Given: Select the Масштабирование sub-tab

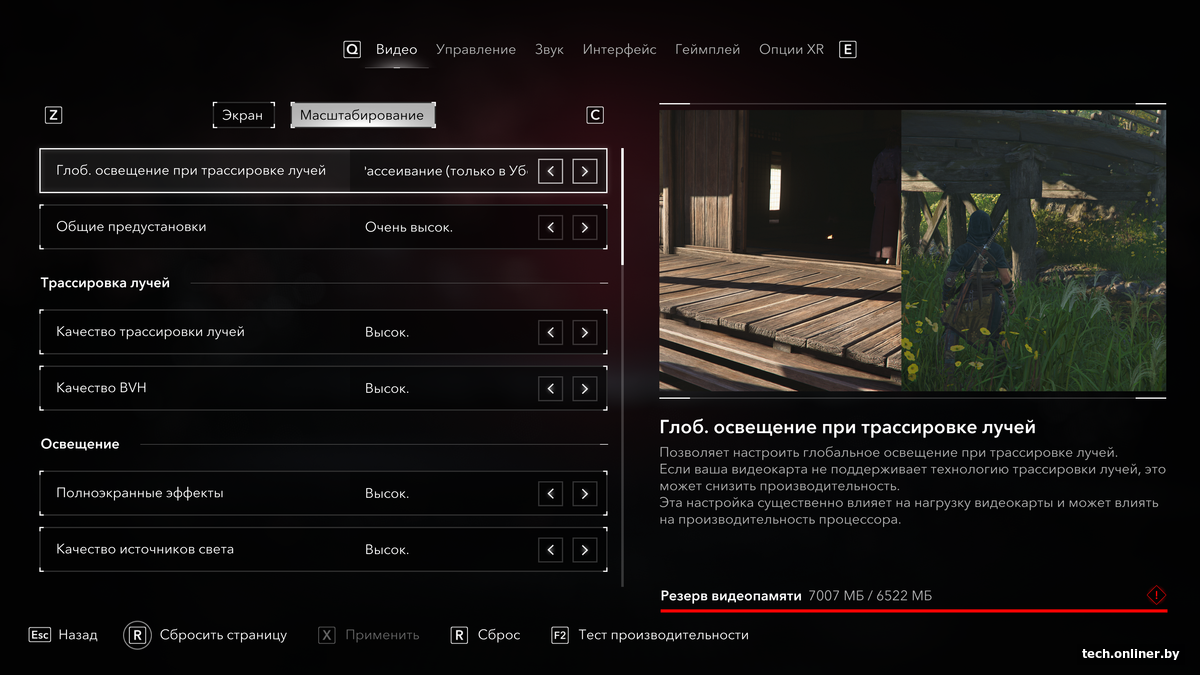Looking at the screenshot, I should (362, 115).
